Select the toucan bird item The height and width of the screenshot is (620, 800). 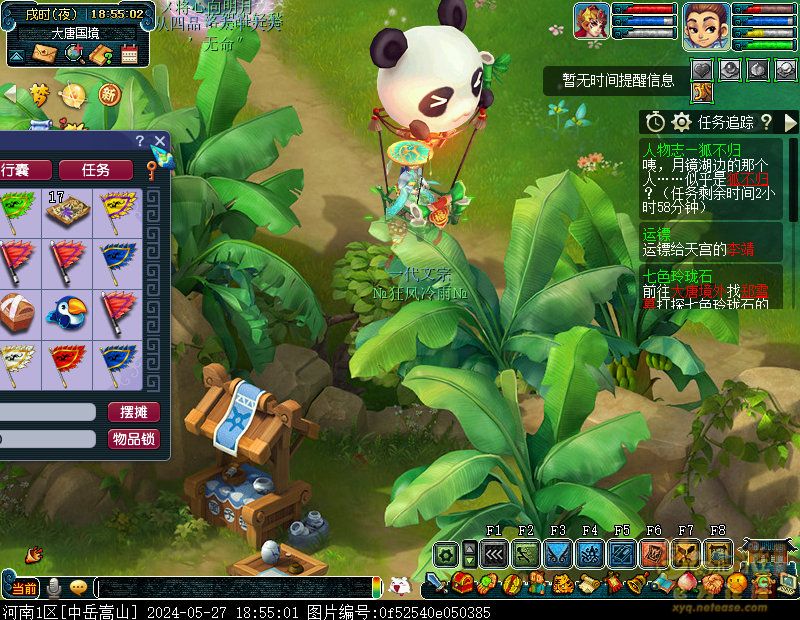69,312
